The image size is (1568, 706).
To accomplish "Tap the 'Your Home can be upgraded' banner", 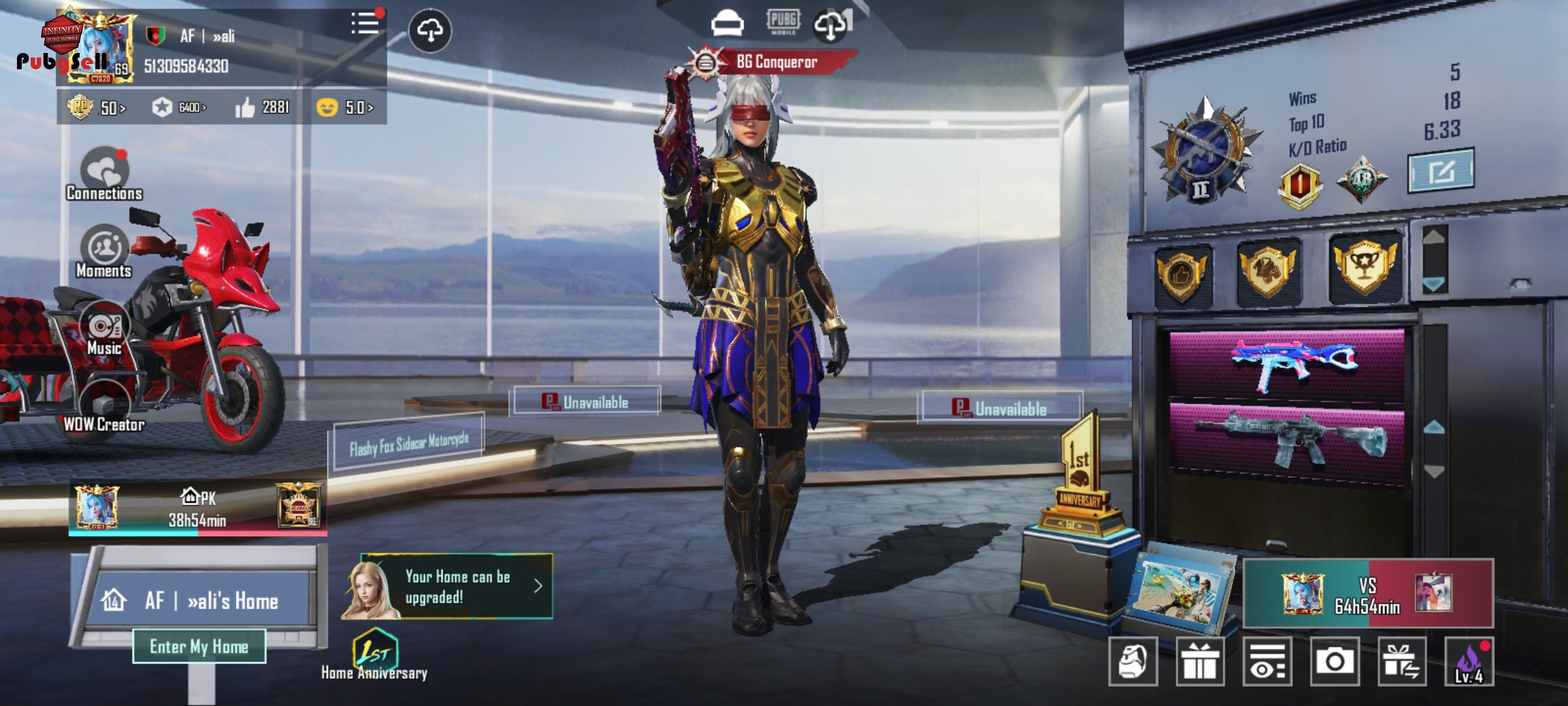I will click(x=457, y=586).
